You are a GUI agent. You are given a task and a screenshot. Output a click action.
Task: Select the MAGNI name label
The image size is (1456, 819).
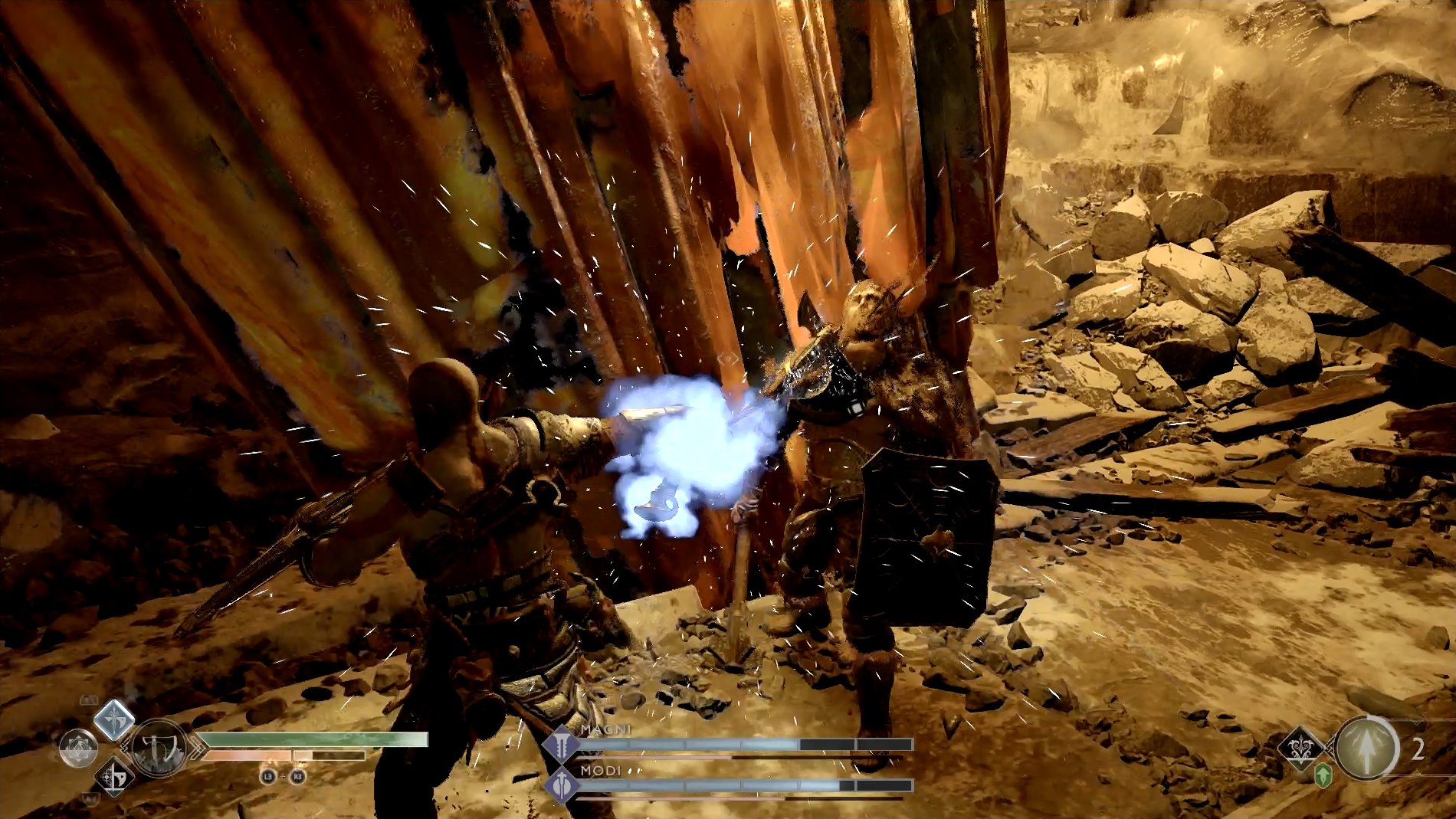[x=606, y=730]
